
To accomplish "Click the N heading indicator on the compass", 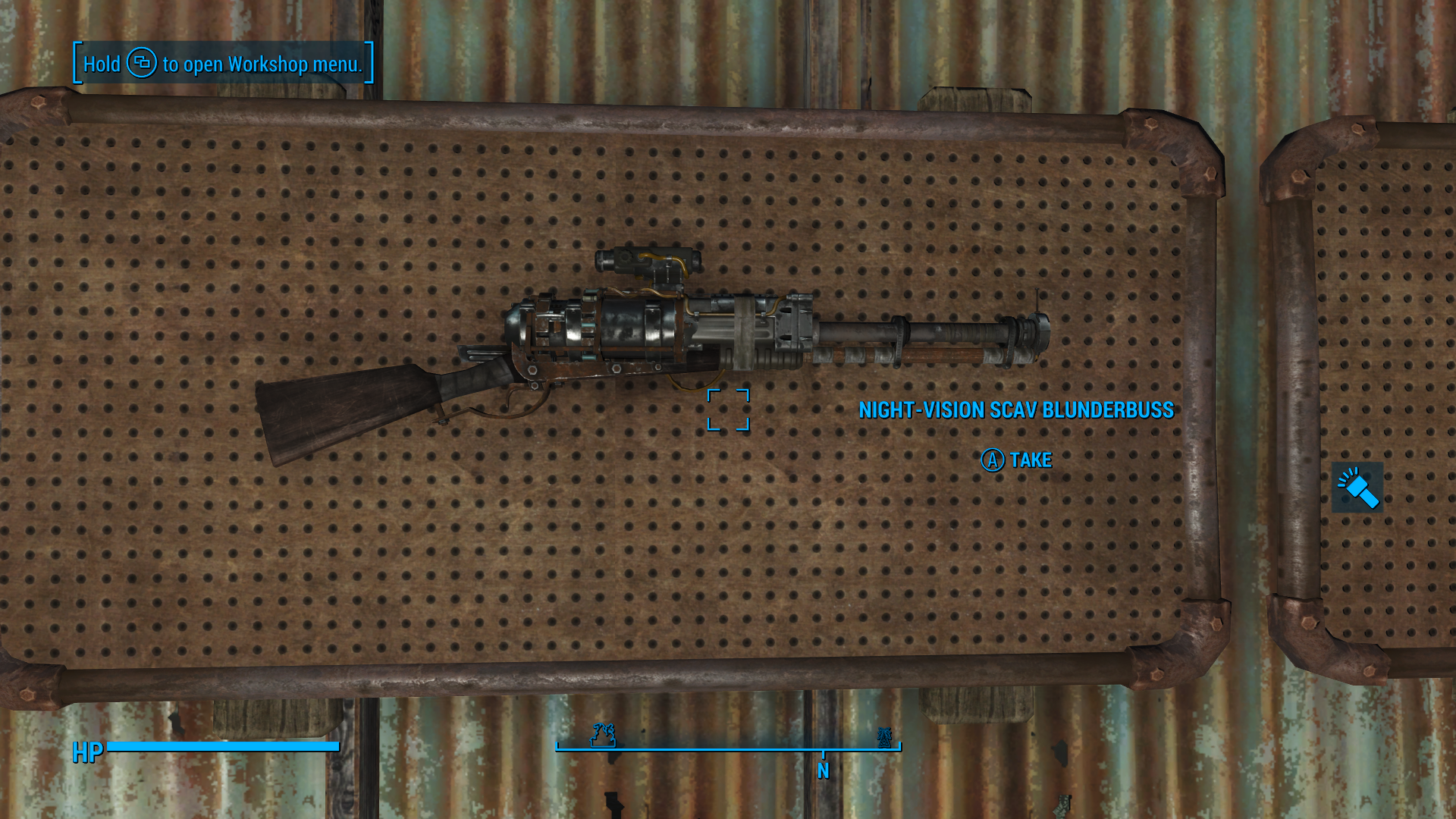I will pos(822,770).
